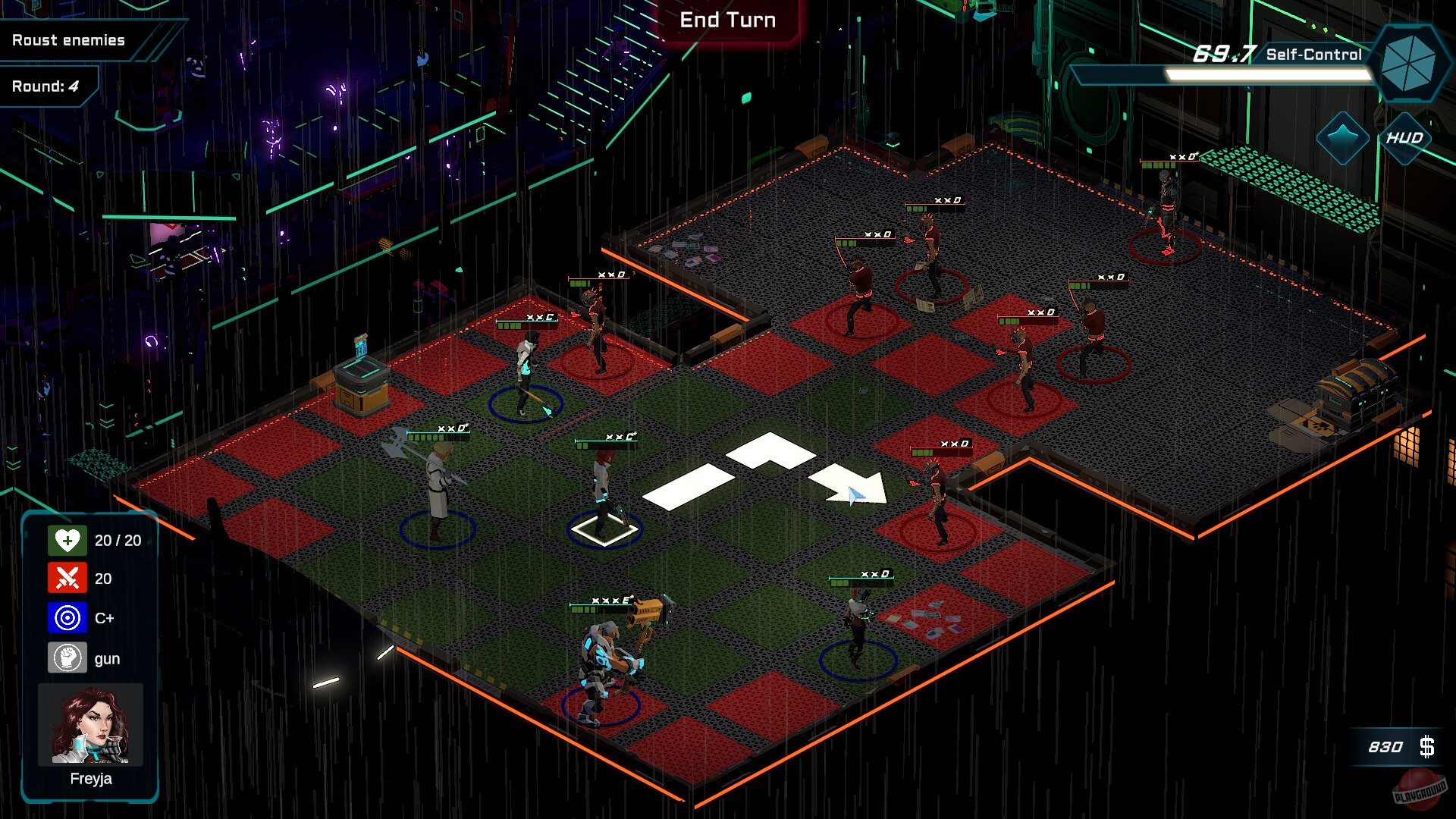Click the gun fist weapon icon
The image size is (1456, 819).
[69, 658]
